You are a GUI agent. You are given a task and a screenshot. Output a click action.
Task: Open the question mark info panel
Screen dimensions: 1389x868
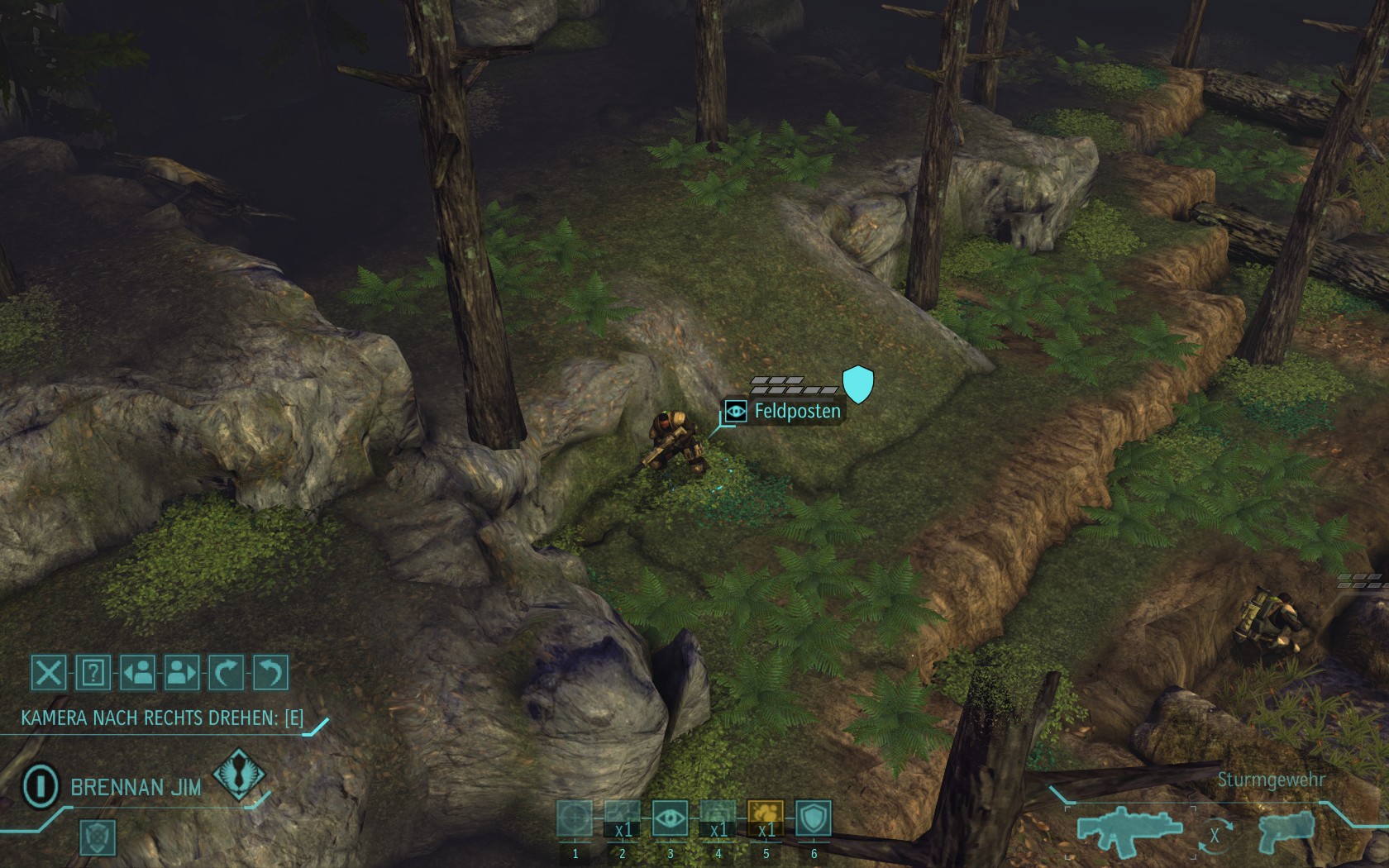click(x=93, y=673)
